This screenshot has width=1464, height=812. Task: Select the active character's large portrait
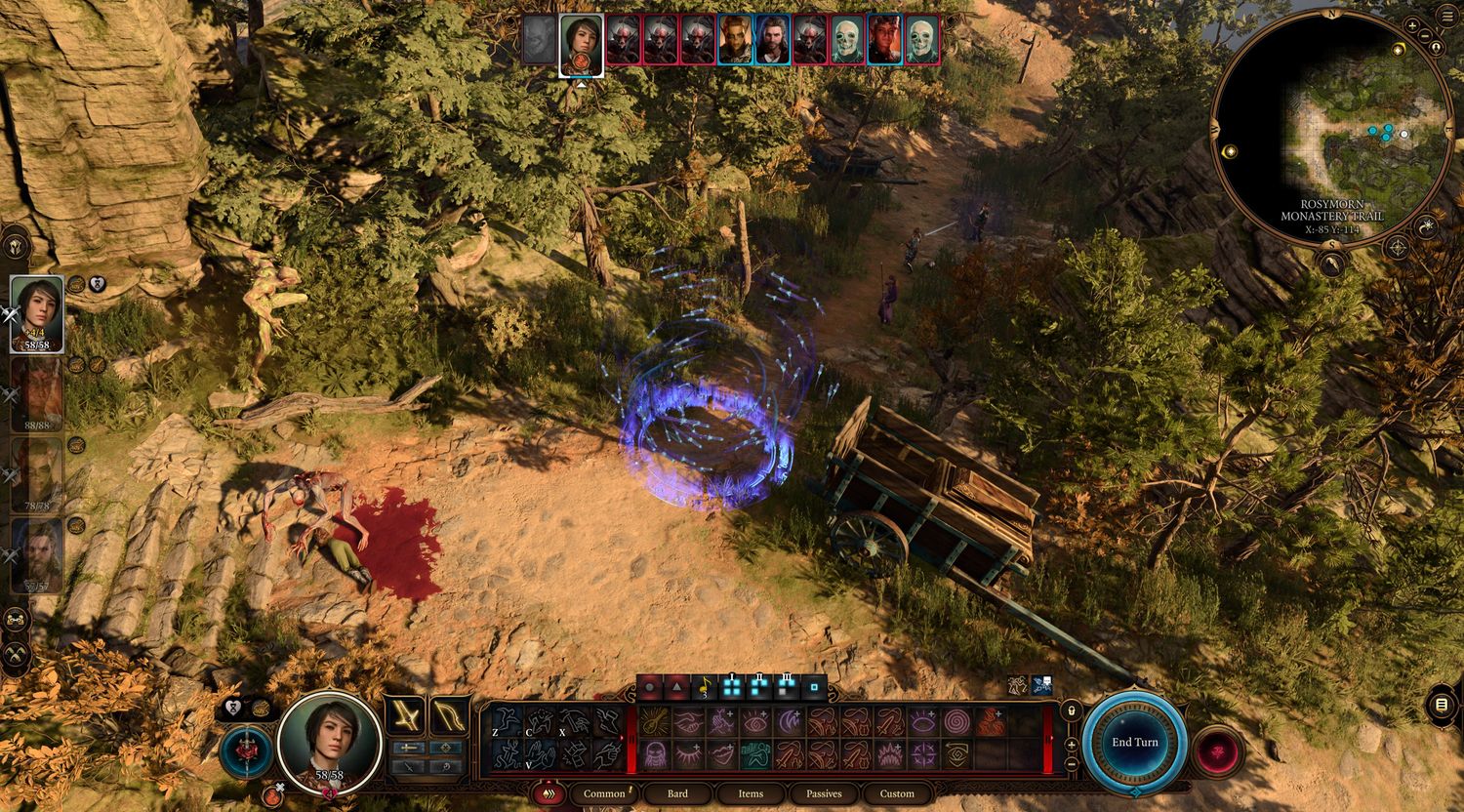[x=329, y=742]
